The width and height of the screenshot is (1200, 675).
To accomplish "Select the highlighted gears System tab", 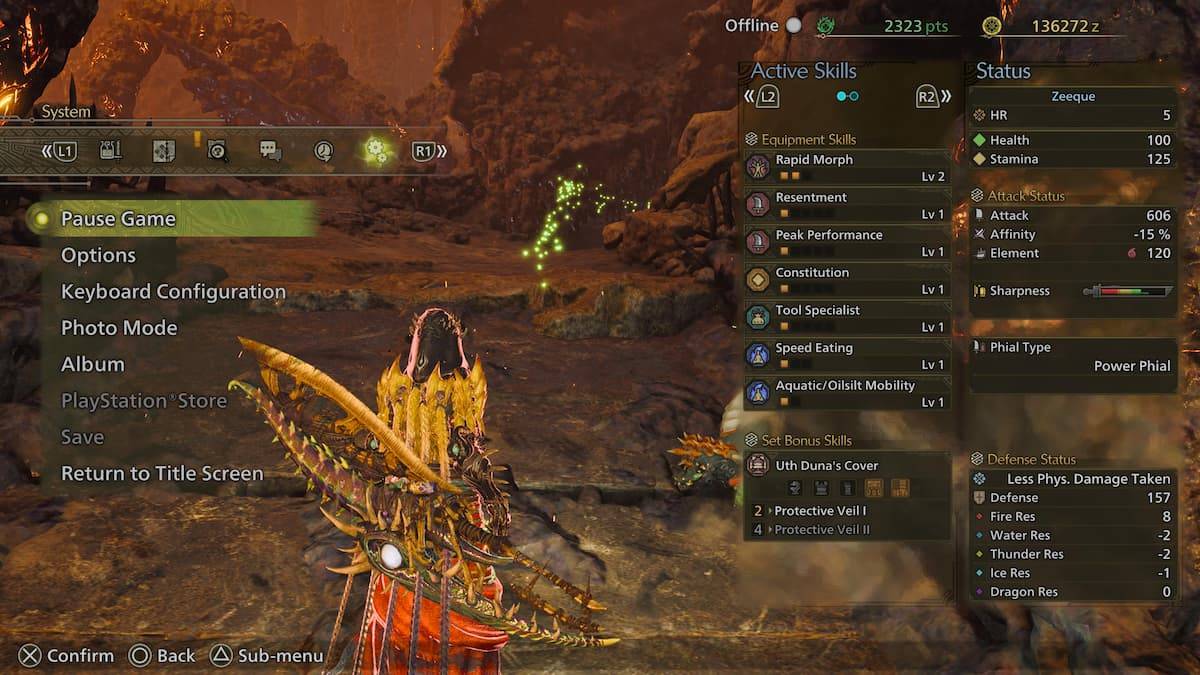I will (x=376, y=151).
